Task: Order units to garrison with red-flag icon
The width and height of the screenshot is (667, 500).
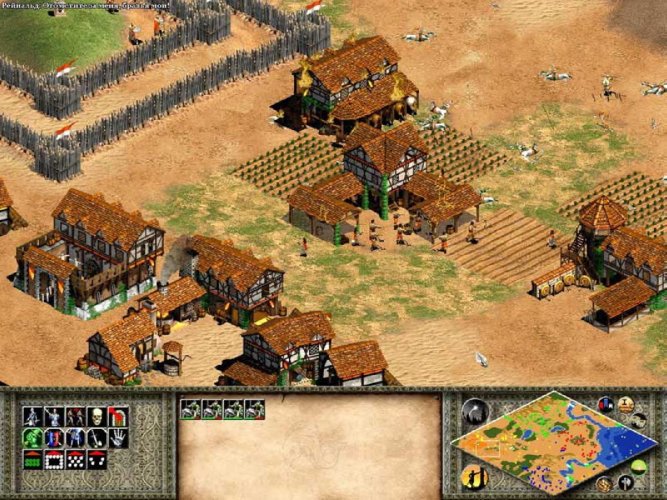Action: (118, 415)
